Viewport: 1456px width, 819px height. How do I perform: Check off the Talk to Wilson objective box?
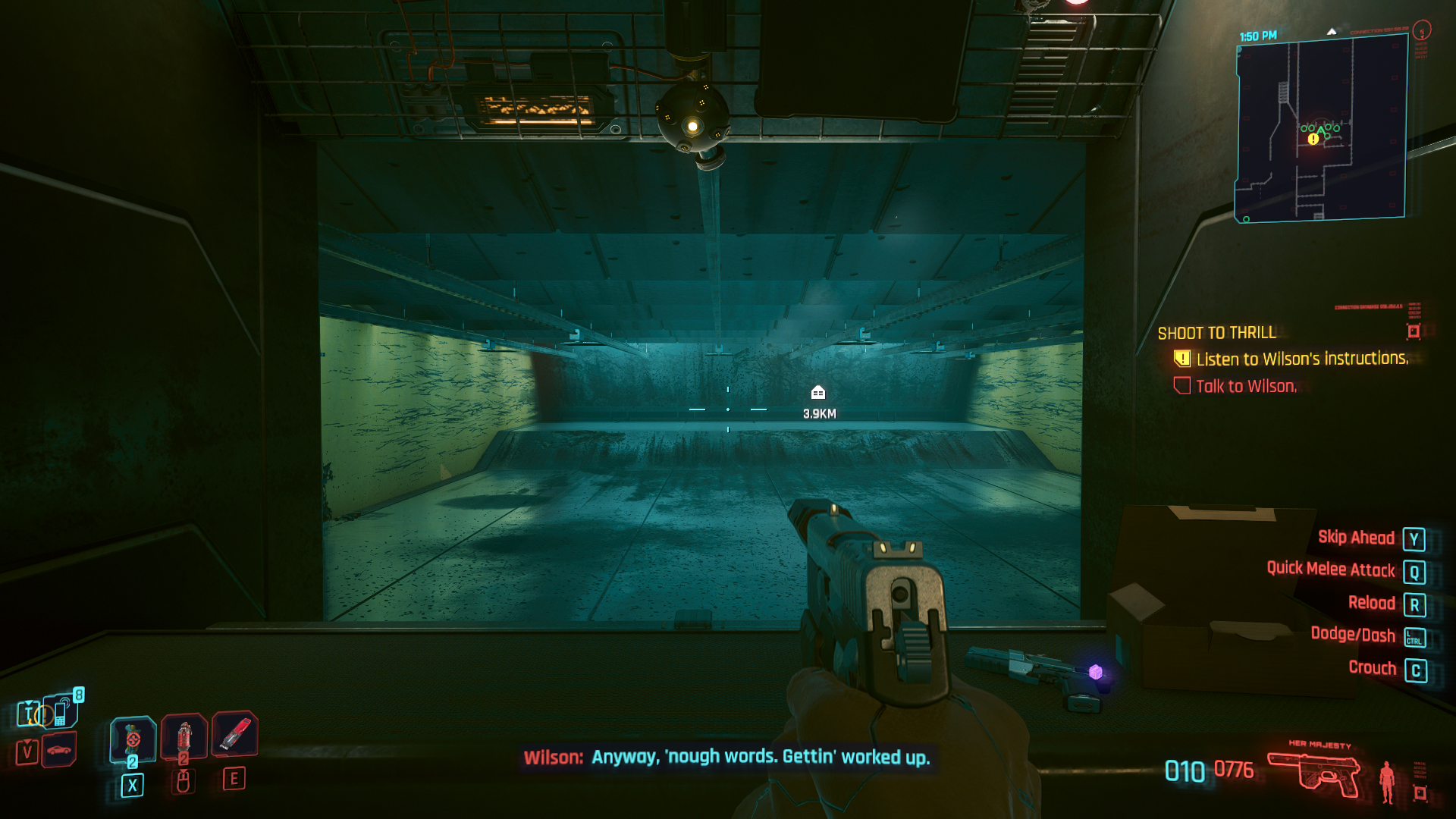[1181, 386]
